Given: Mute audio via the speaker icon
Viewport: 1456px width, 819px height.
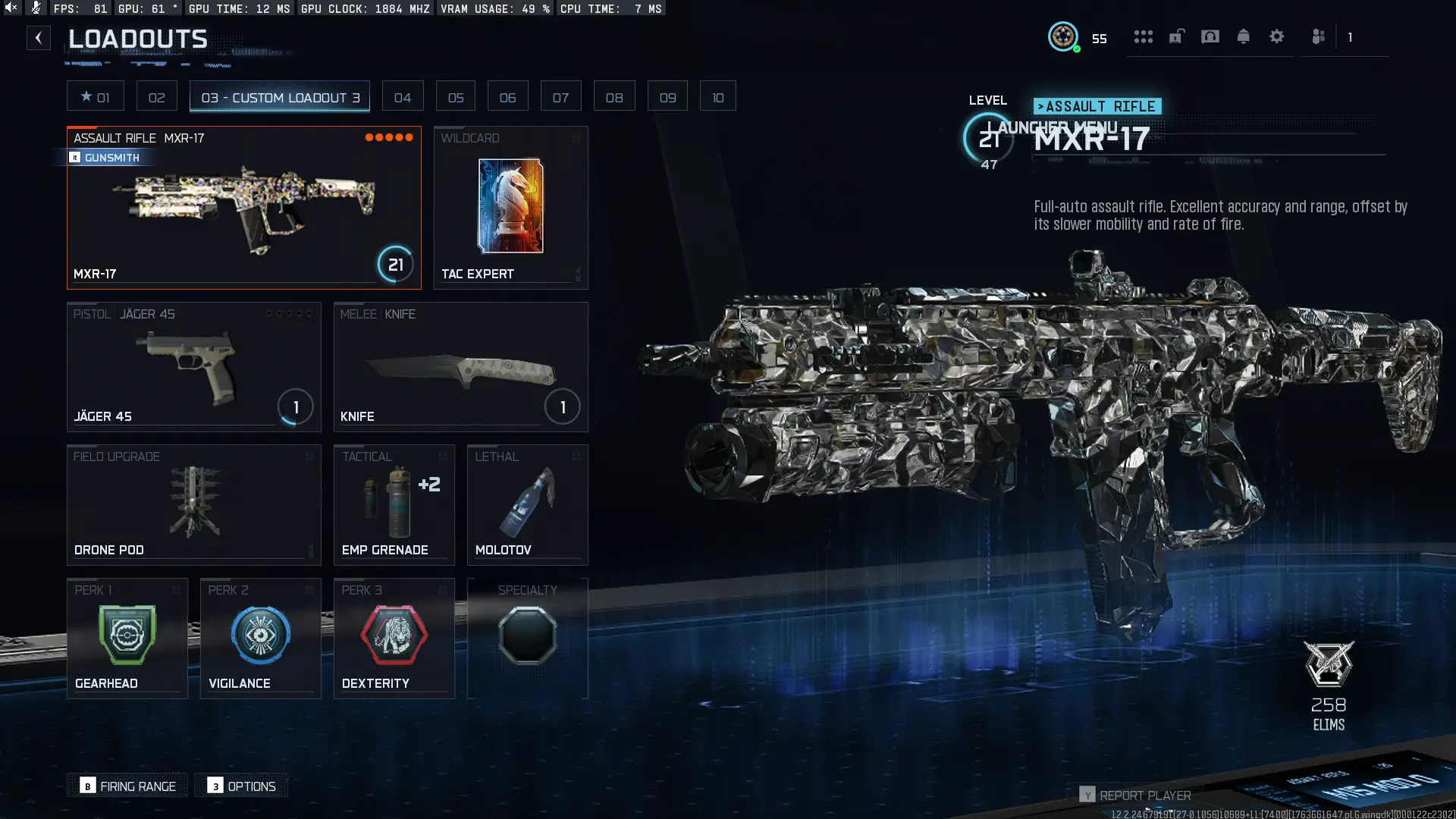Looking at the screenshot, I should pos(10,7).
